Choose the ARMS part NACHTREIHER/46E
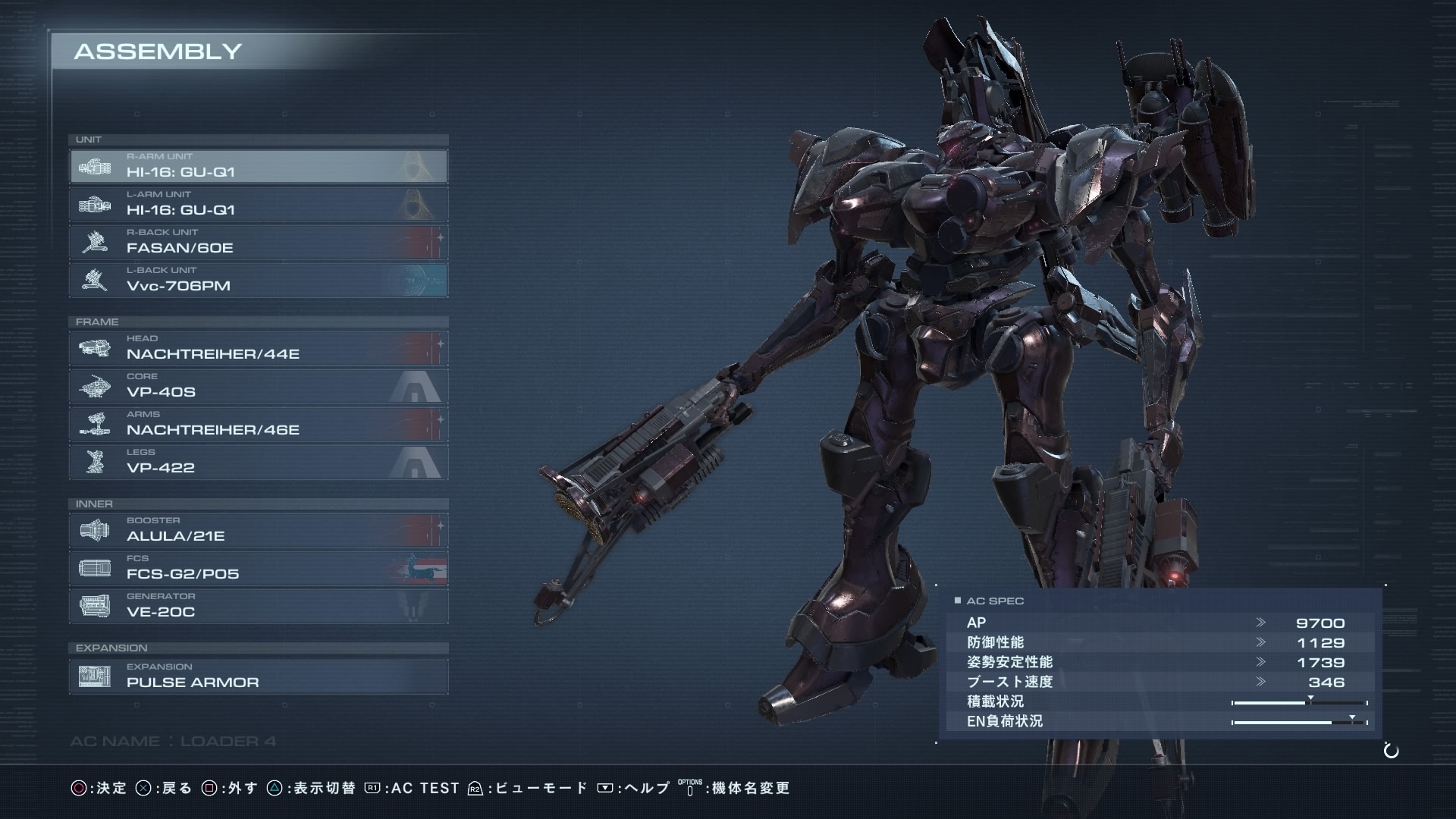1456x819 pixels. 258,424
